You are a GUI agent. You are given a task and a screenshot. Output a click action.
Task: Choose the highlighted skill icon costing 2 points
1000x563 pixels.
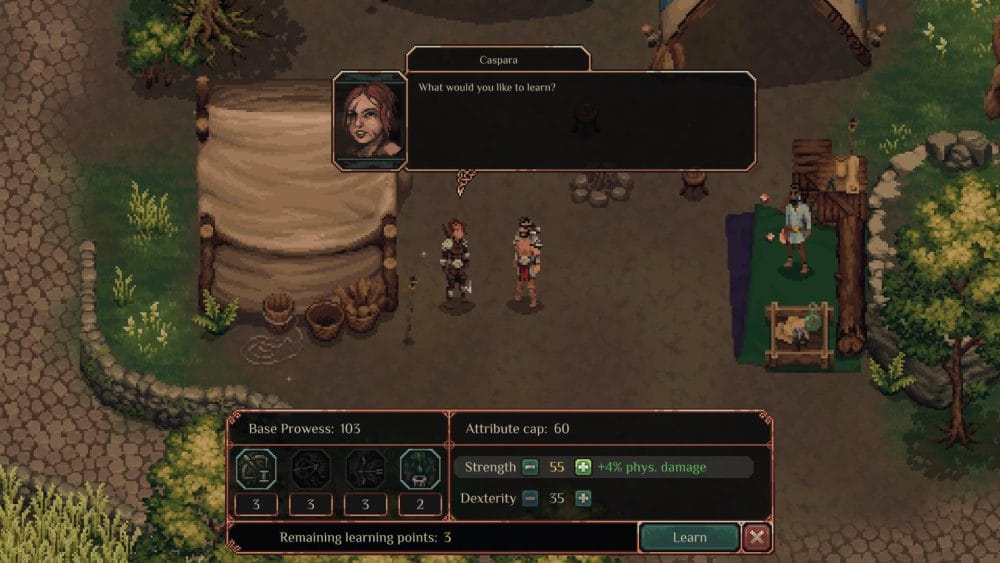click(x=420, y=468)
